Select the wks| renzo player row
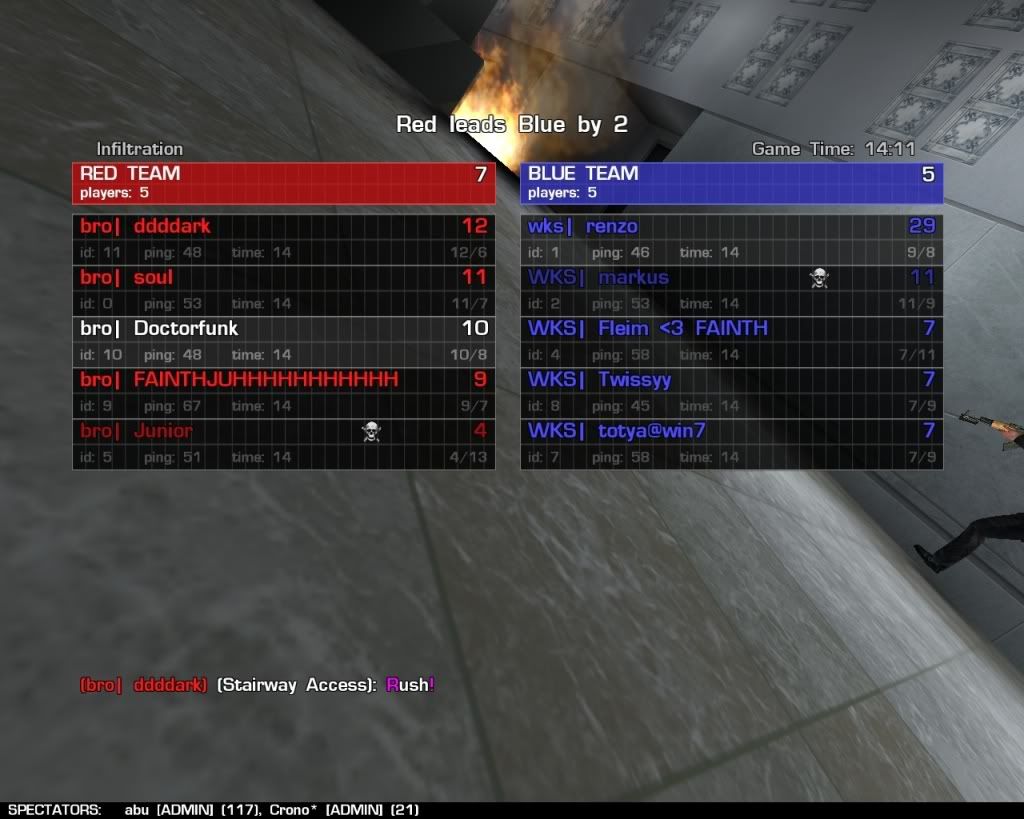 [731, 239]
